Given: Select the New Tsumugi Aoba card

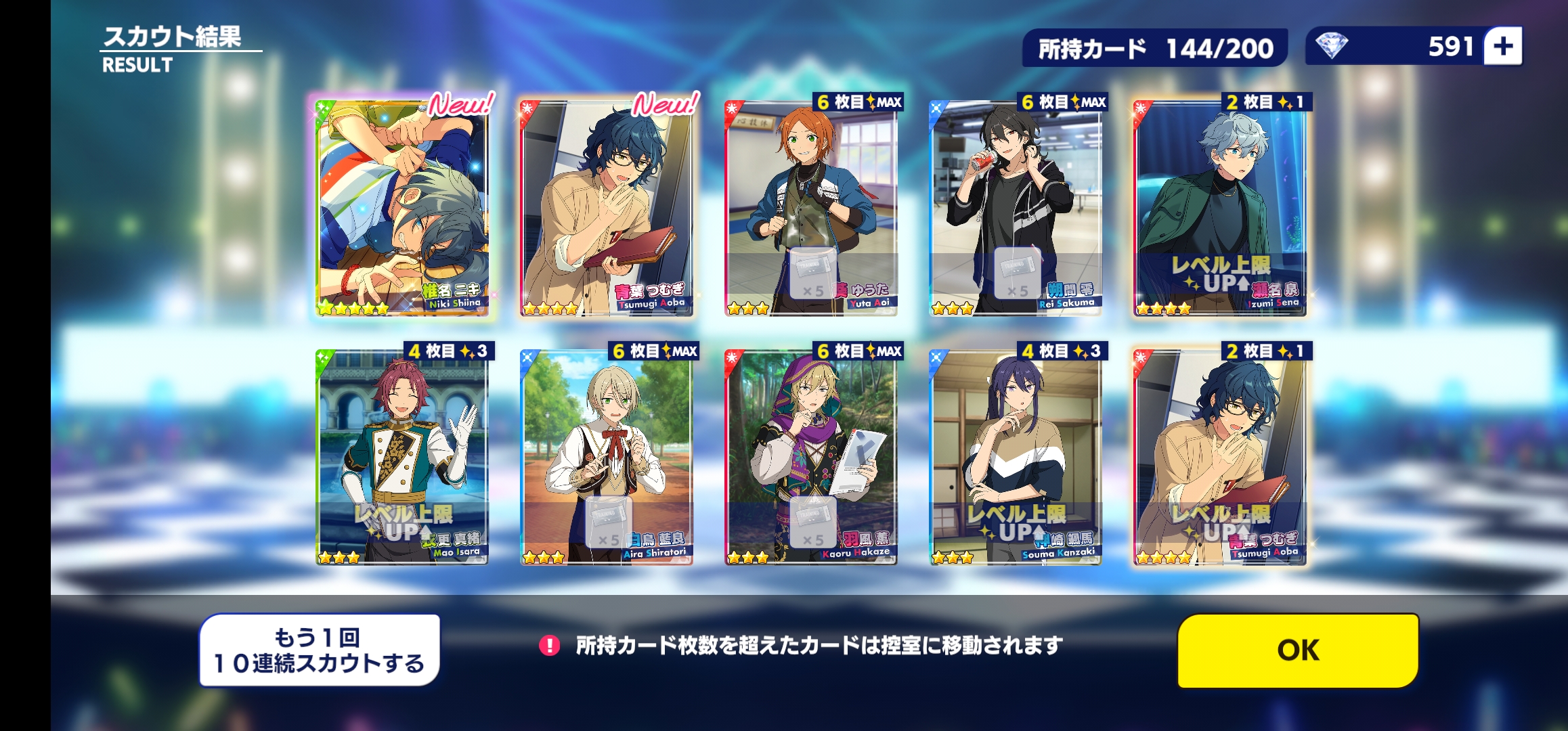Looking at the screenshot, I should pyautogui.click(x=607, y=208).
